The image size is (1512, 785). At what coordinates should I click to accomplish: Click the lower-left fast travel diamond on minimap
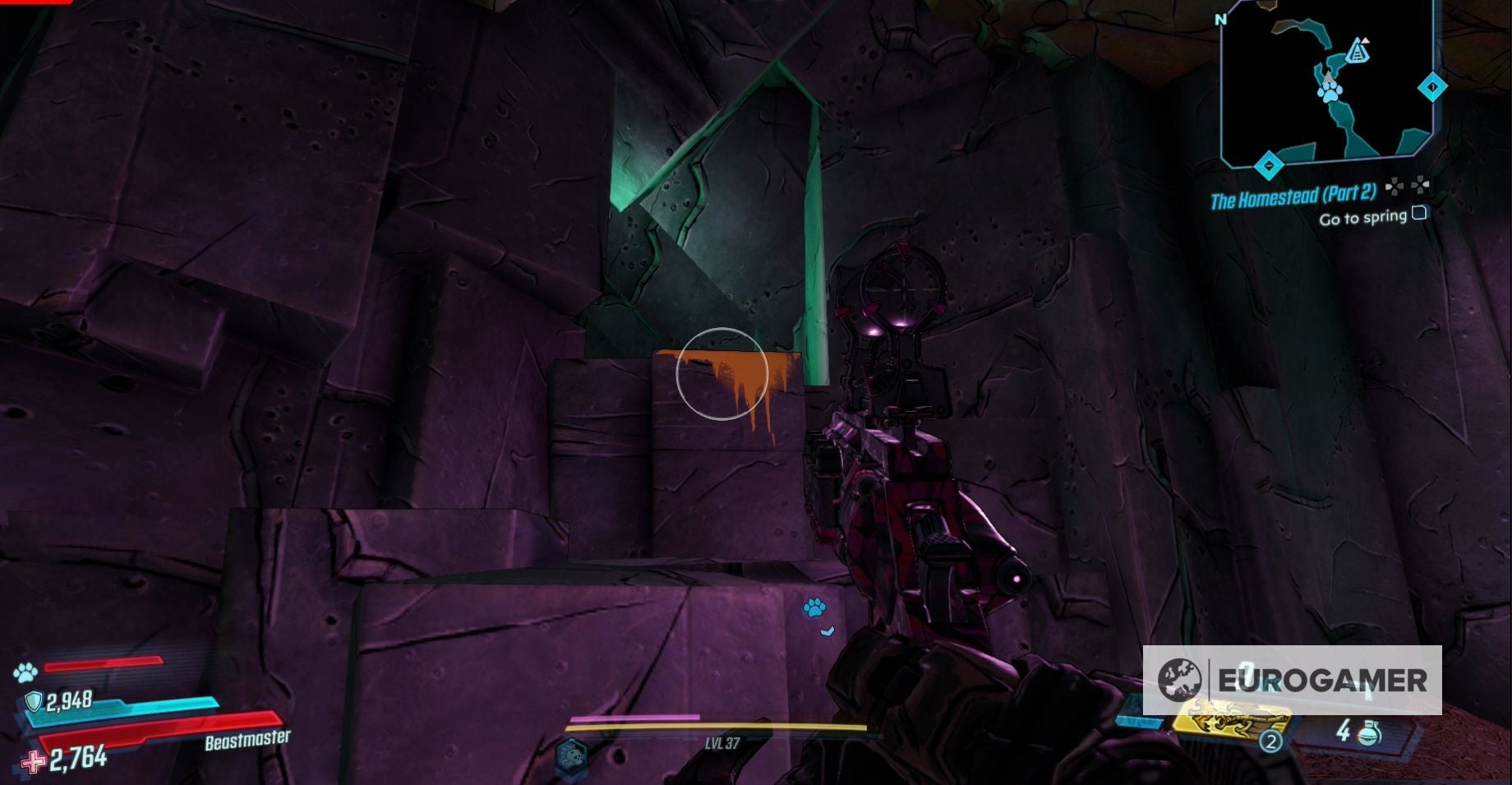(1270, 164)
